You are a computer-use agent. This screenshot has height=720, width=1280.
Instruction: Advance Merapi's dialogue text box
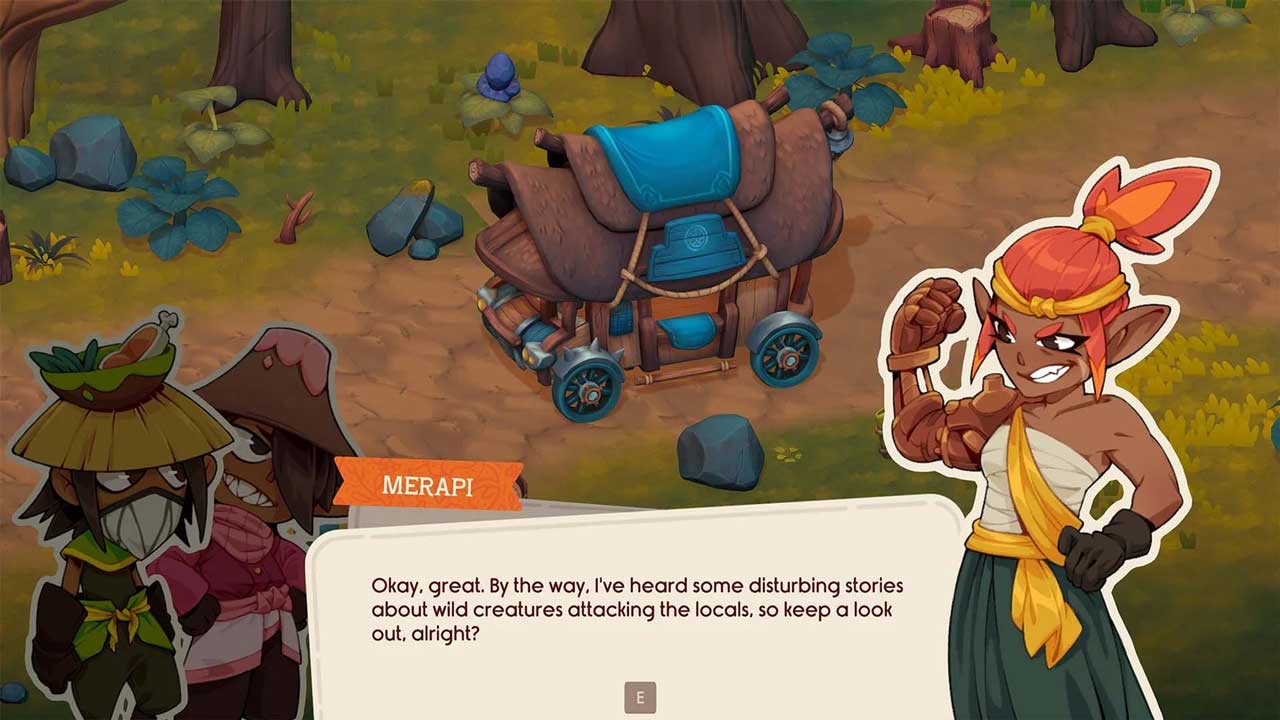pos(640,697)
